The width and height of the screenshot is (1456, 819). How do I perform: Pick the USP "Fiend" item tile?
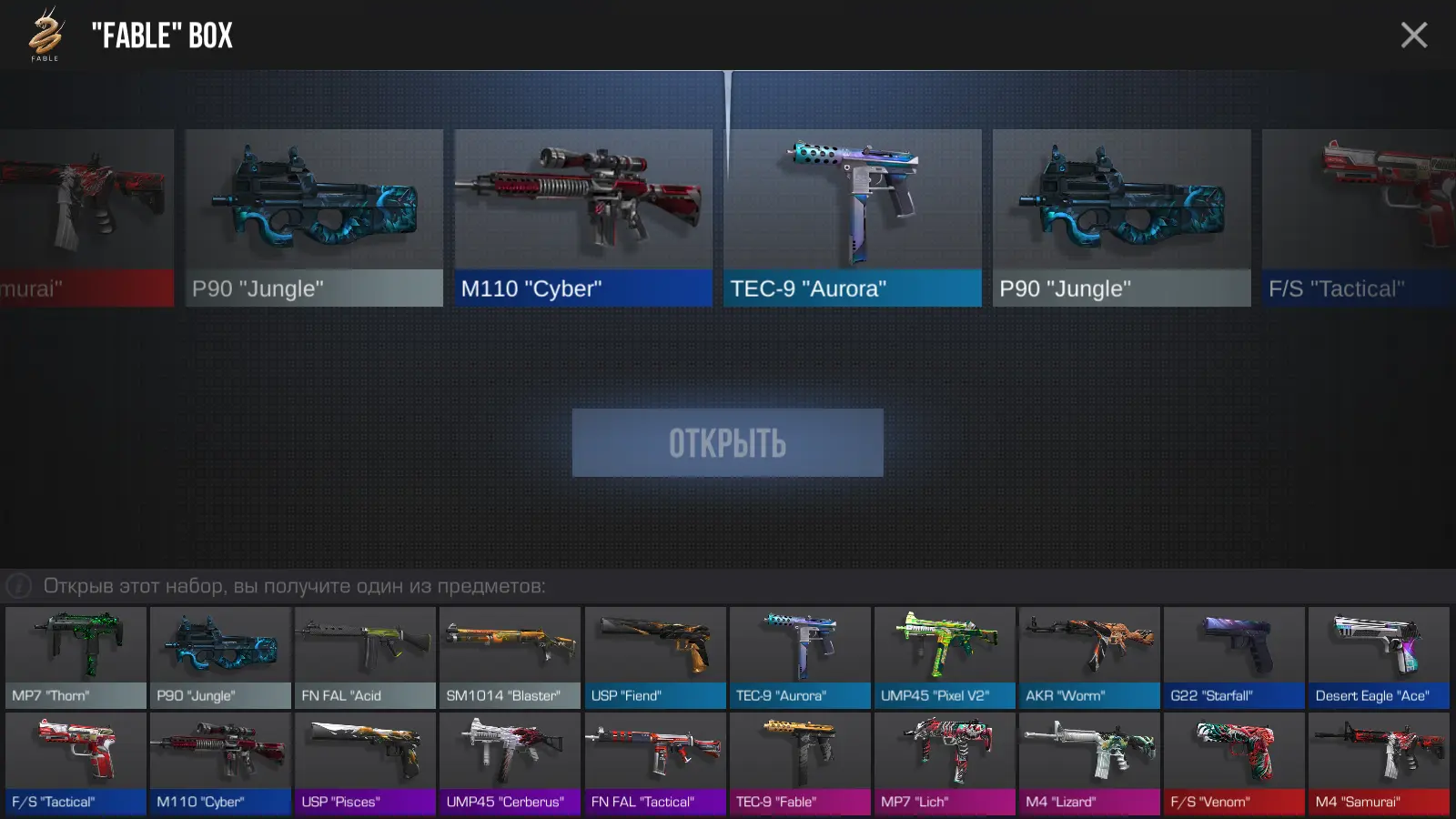pyautogui.click(x=655, y=657)
